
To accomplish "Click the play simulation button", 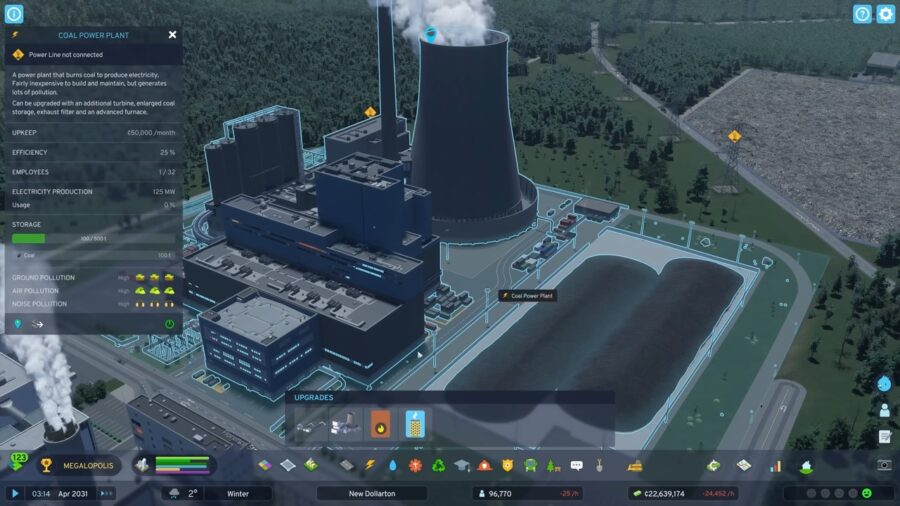I will [x=15, y=493].
